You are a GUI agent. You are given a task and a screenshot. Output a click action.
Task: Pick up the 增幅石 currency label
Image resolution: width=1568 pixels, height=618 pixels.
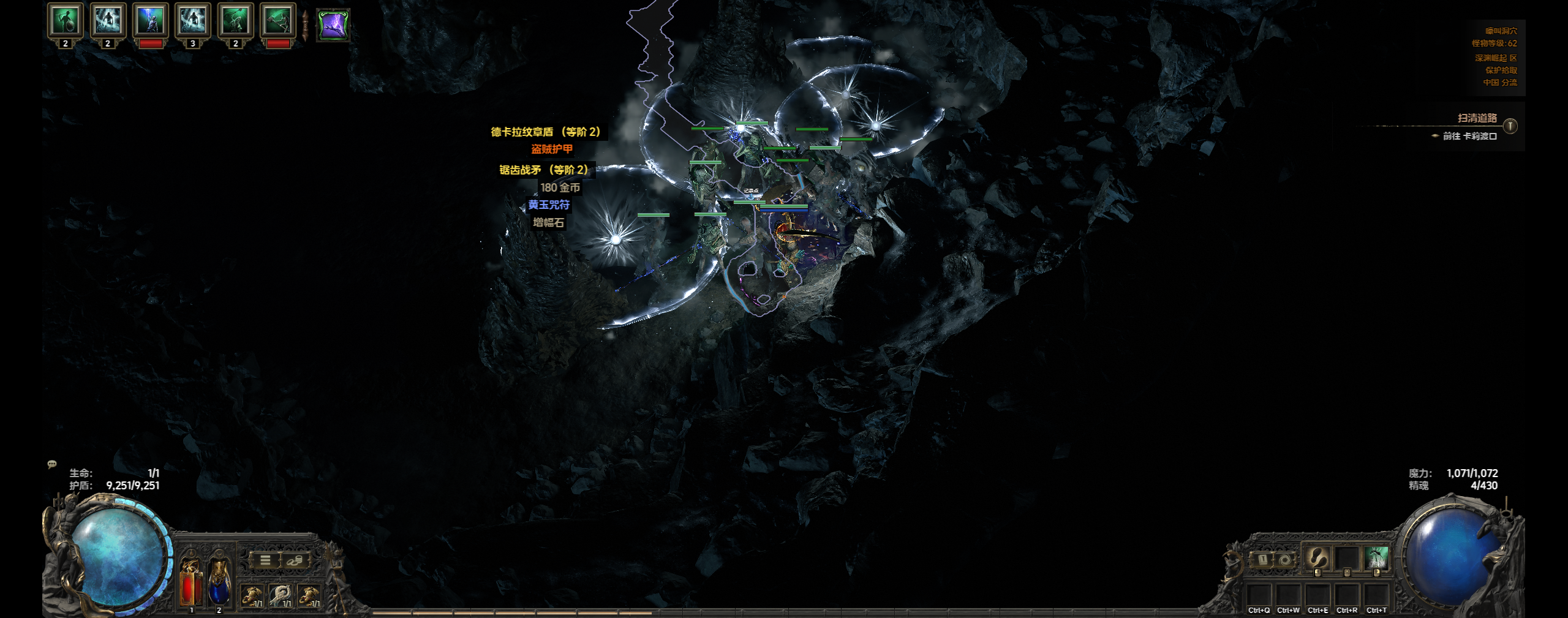point(548,222)
